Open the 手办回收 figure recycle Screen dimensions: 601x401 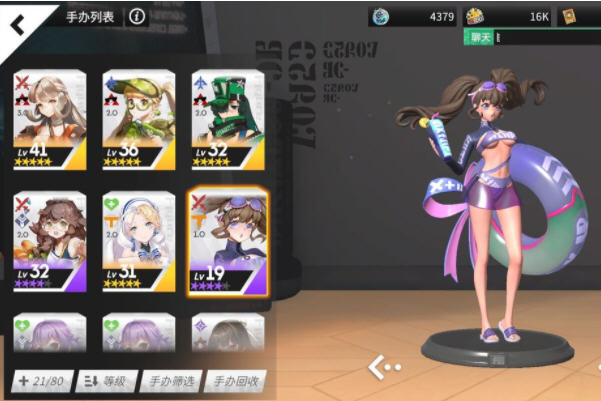(x=236, y=381)
